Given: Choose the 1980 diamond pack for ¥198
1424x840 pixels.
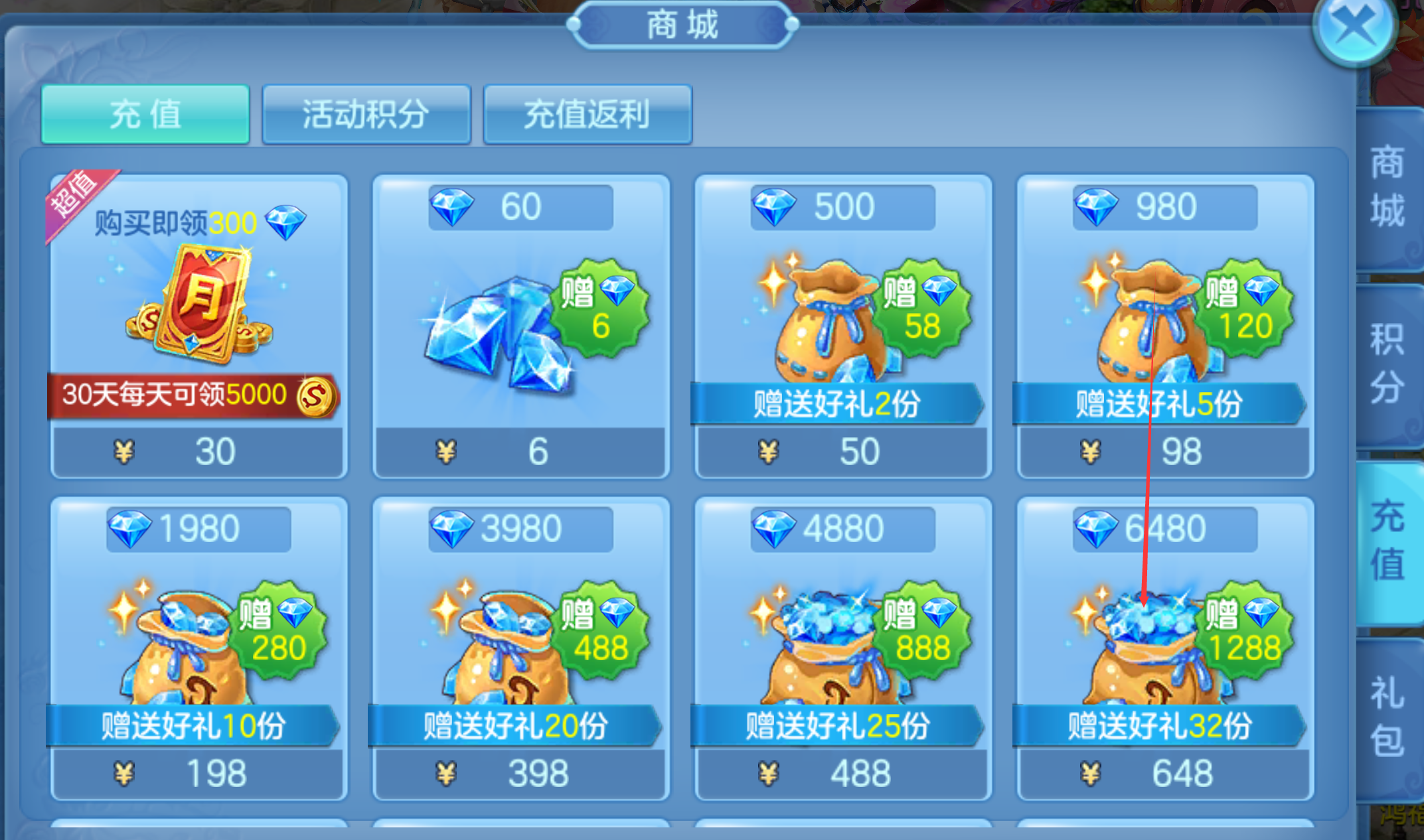Looking at the screenshot, I should 198,648.
